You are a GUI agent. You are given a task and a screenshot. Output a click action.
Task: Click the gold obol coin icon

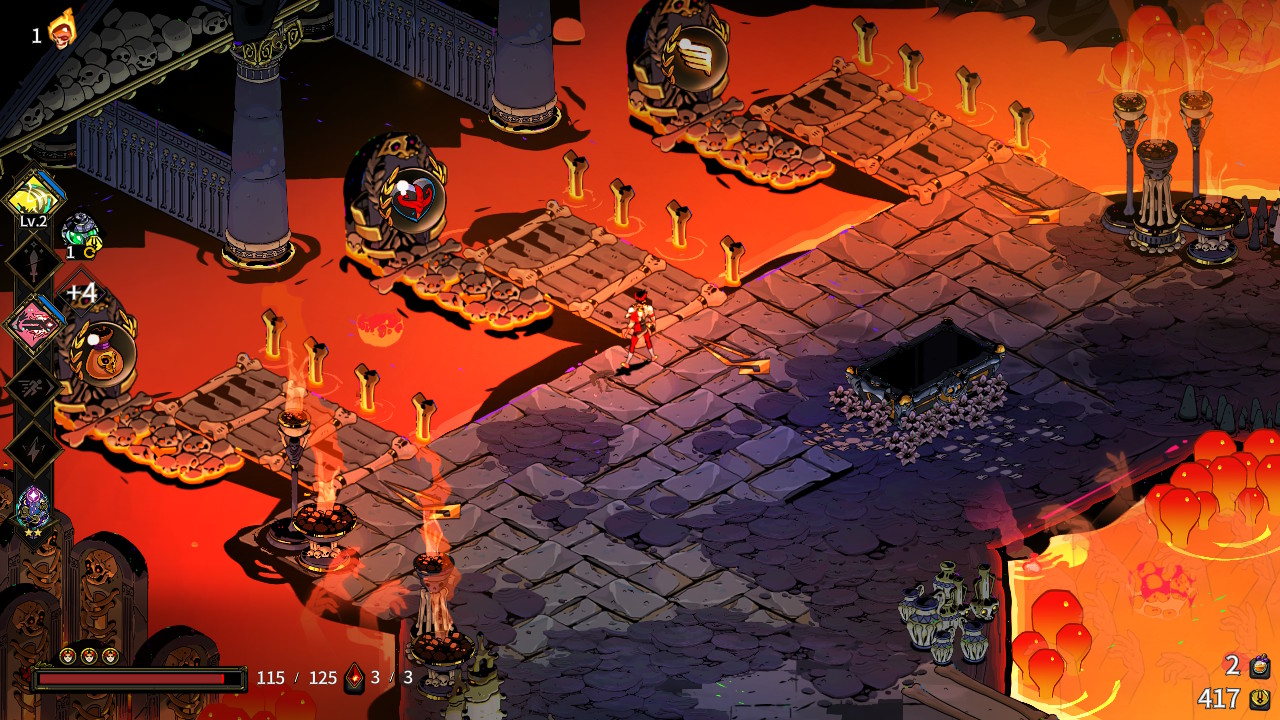1259,698
